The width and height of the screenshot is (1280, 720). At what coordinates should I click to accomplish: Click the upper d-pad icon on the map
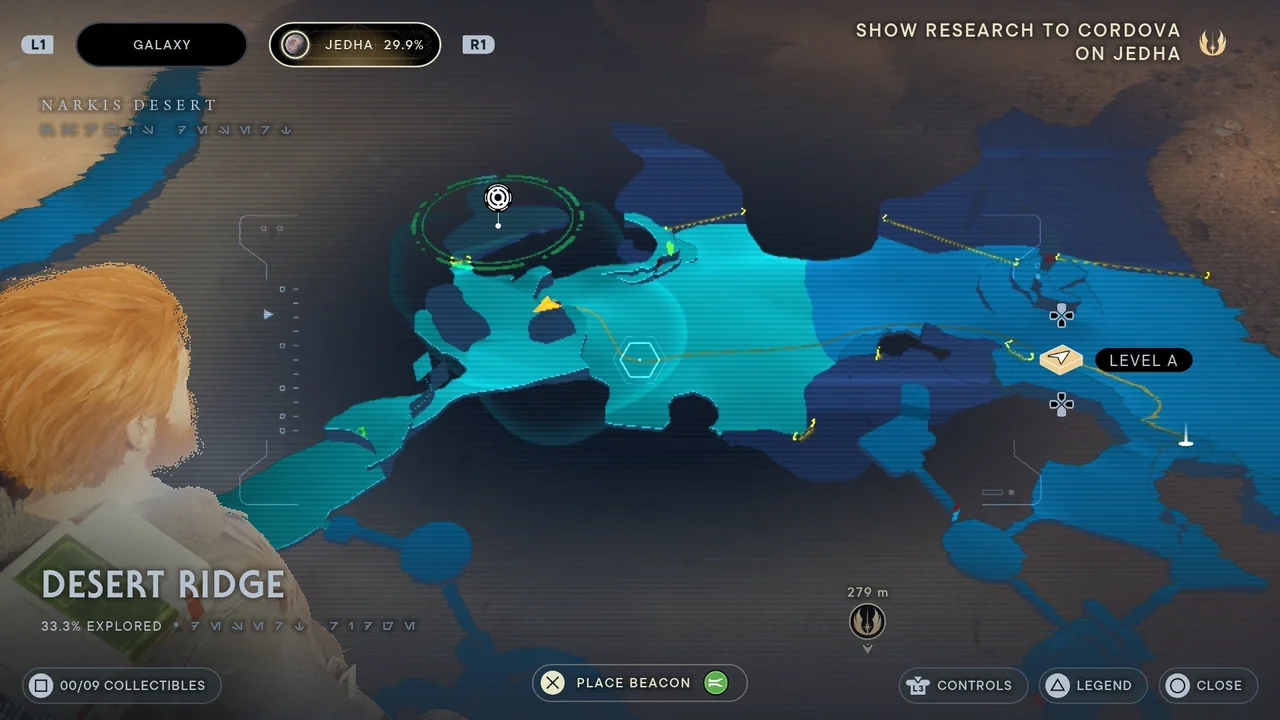(1061, 316)
